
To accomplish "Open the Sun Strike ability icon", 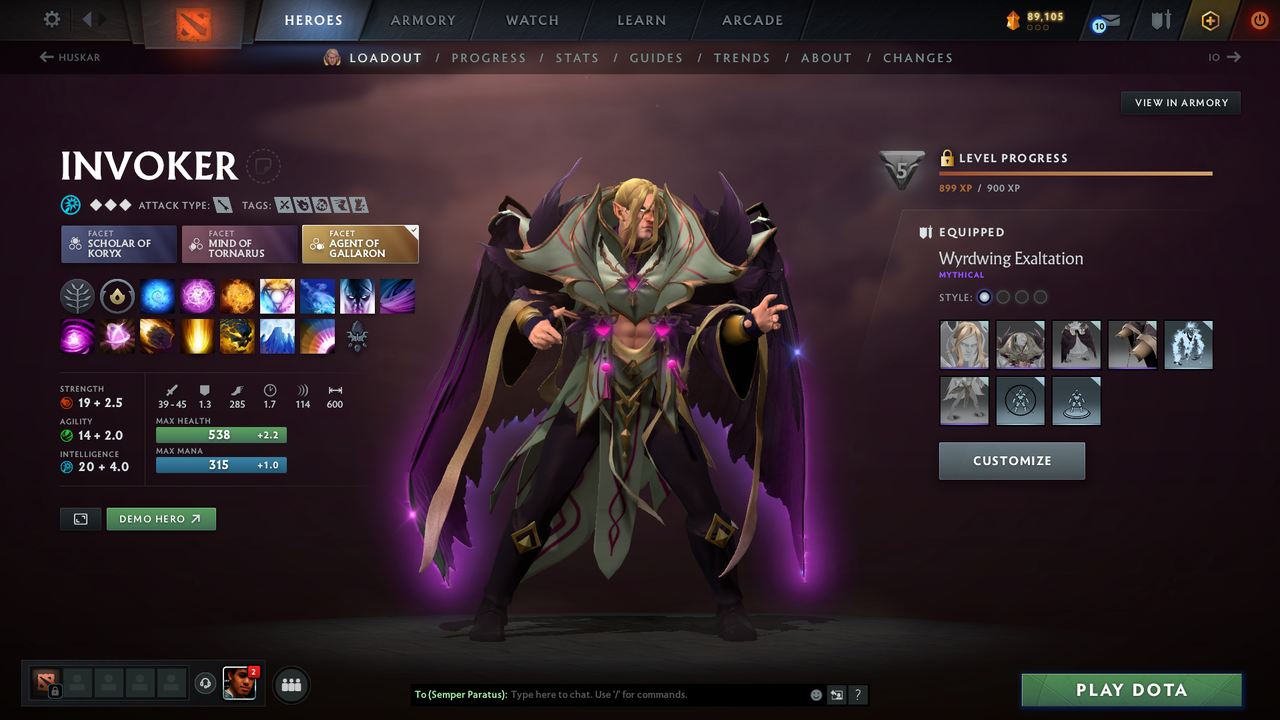I will (197, 337).
